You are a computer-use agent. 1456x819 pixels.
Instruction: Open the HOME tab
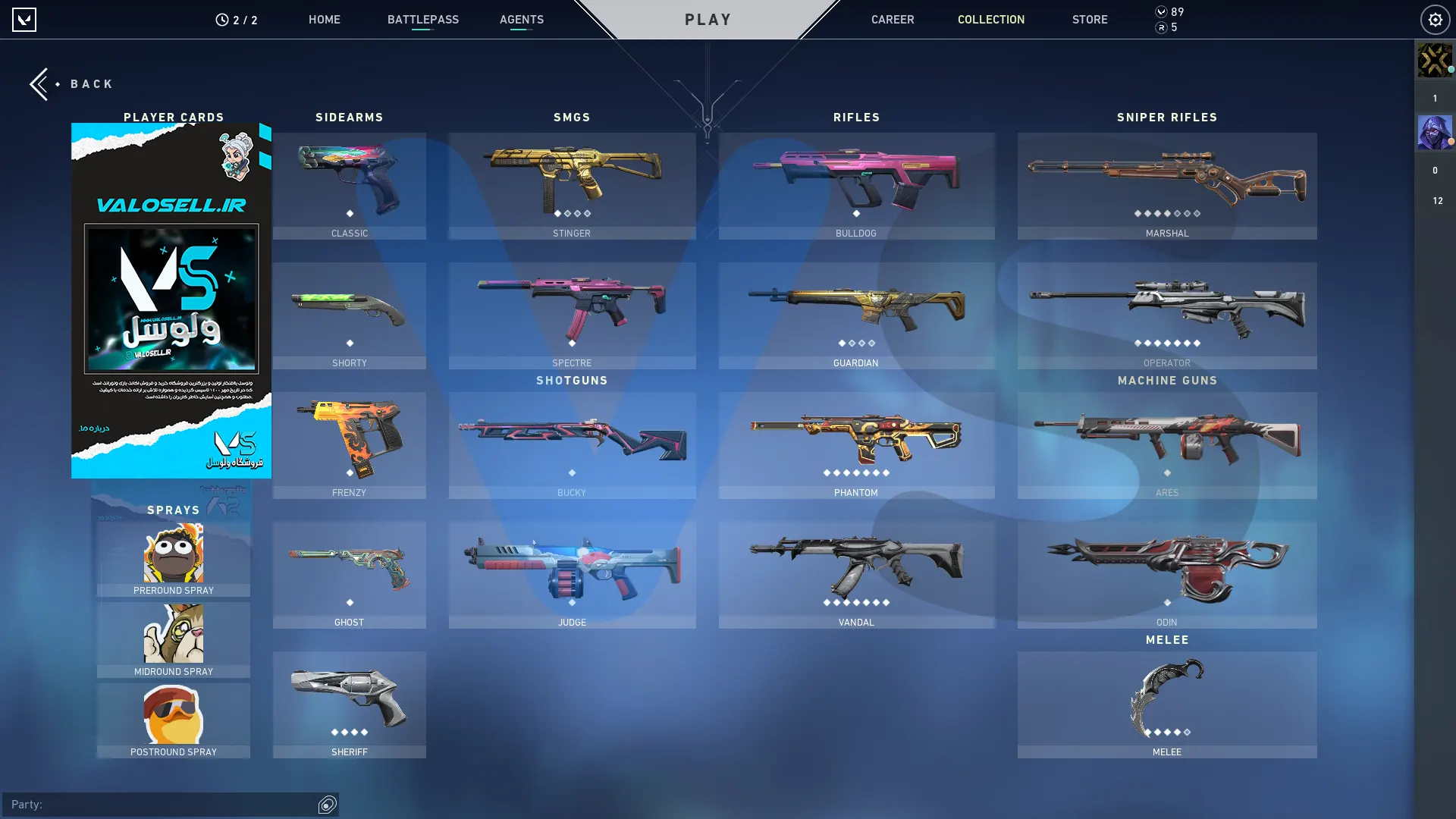(324, 20)
